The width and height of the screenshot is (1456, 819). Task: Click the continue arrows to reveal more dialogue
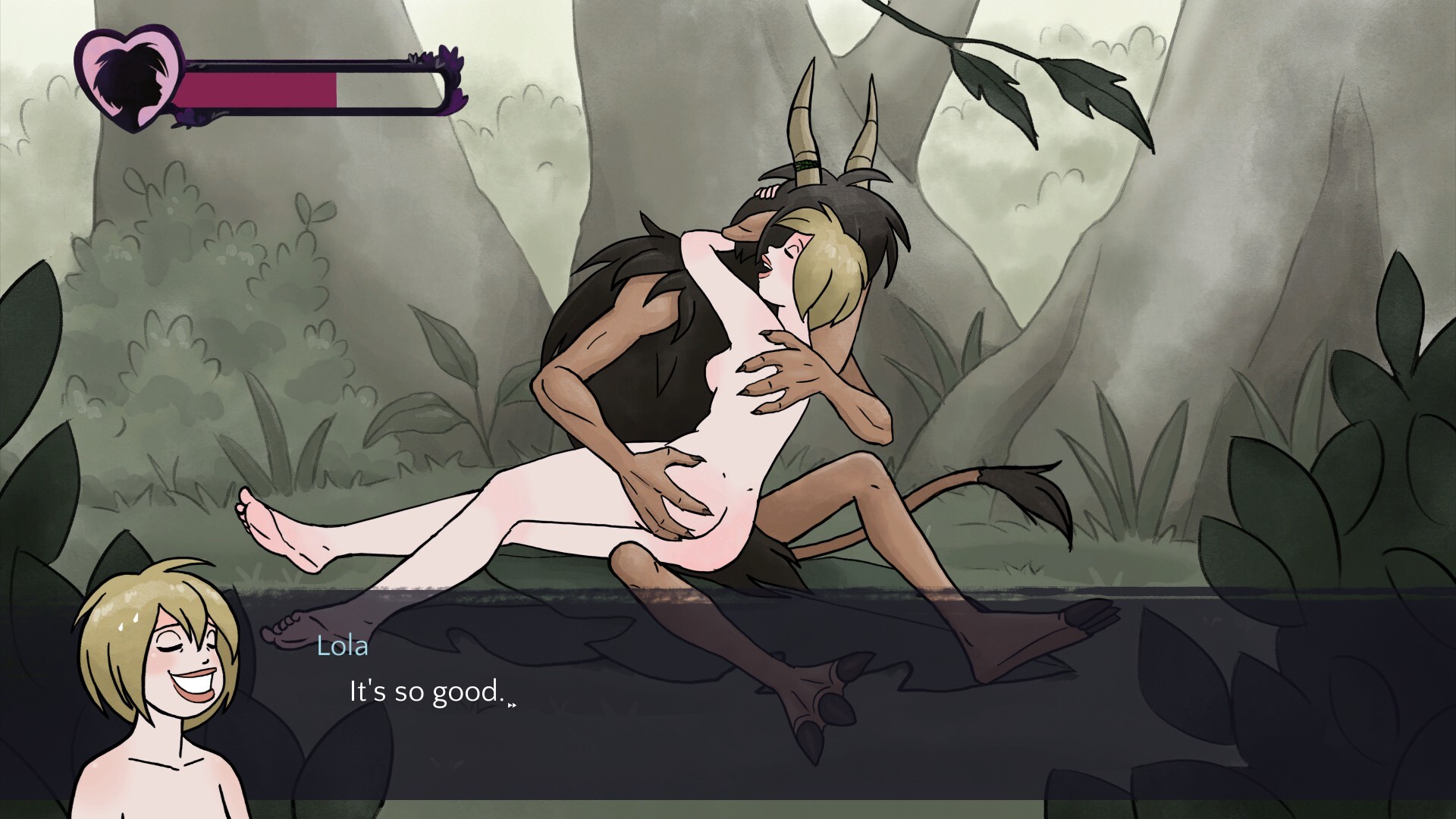click(x=513, y=704)
